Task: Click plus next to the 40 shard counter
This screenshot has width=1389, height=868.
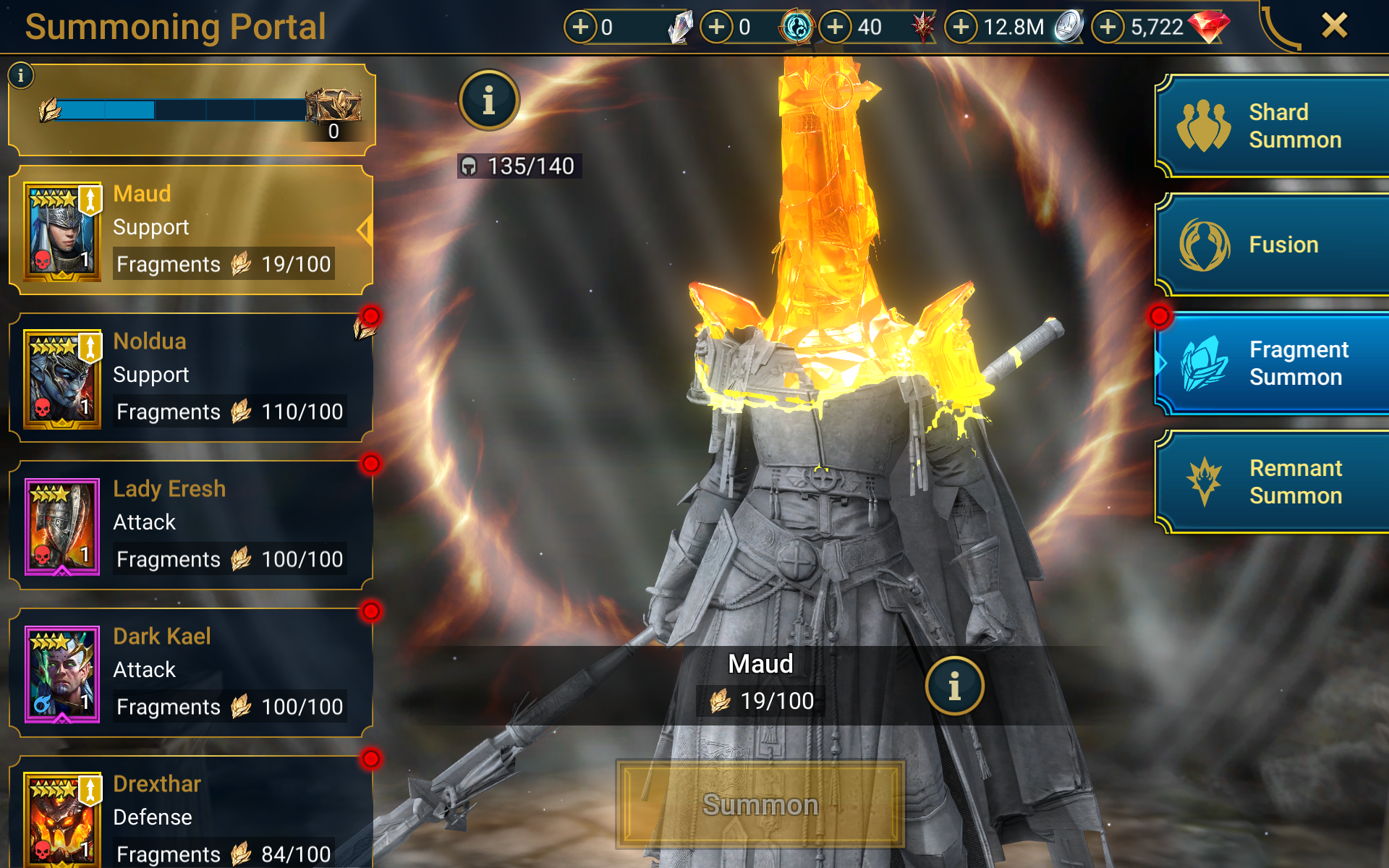Action: tap(835, 27)
